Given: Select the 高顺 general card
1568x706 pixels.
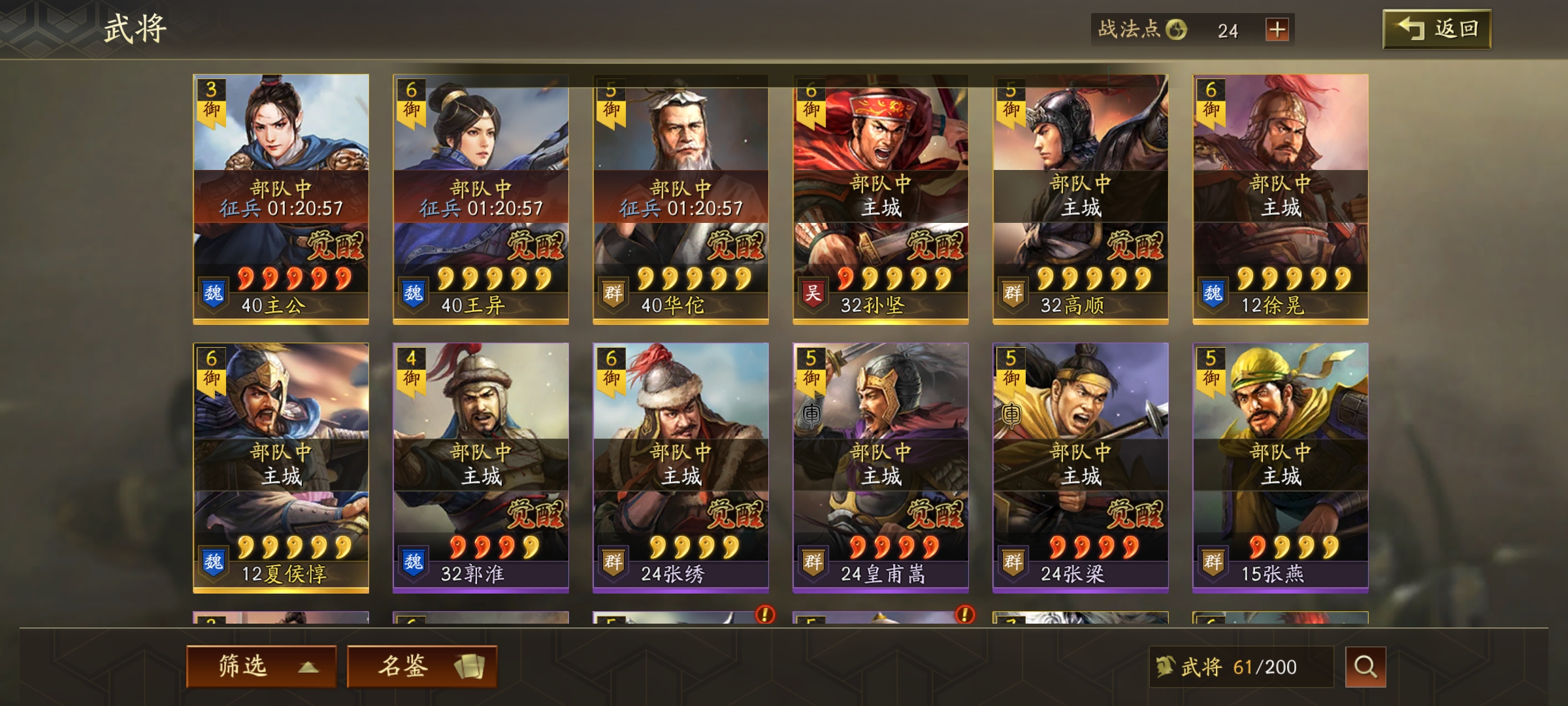Looking at the screenshot, I should click(x=1081, y=199).
